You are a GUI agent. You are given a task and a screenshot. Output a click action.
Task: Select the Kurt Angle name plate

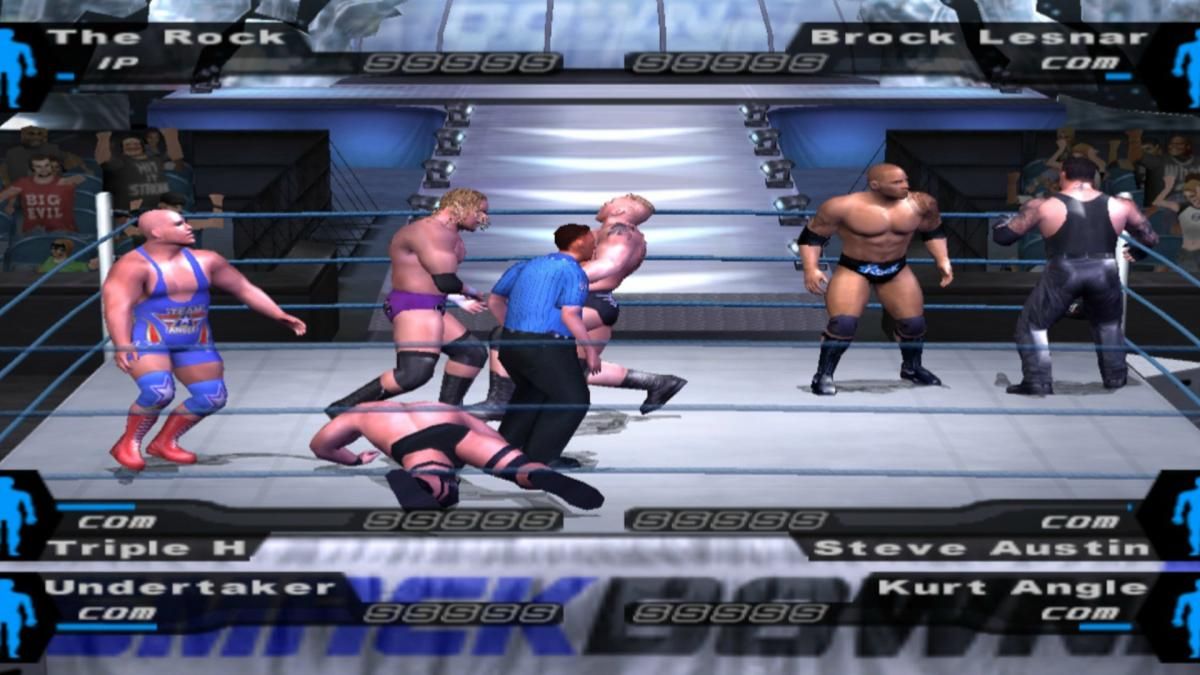coord(1012,587)
